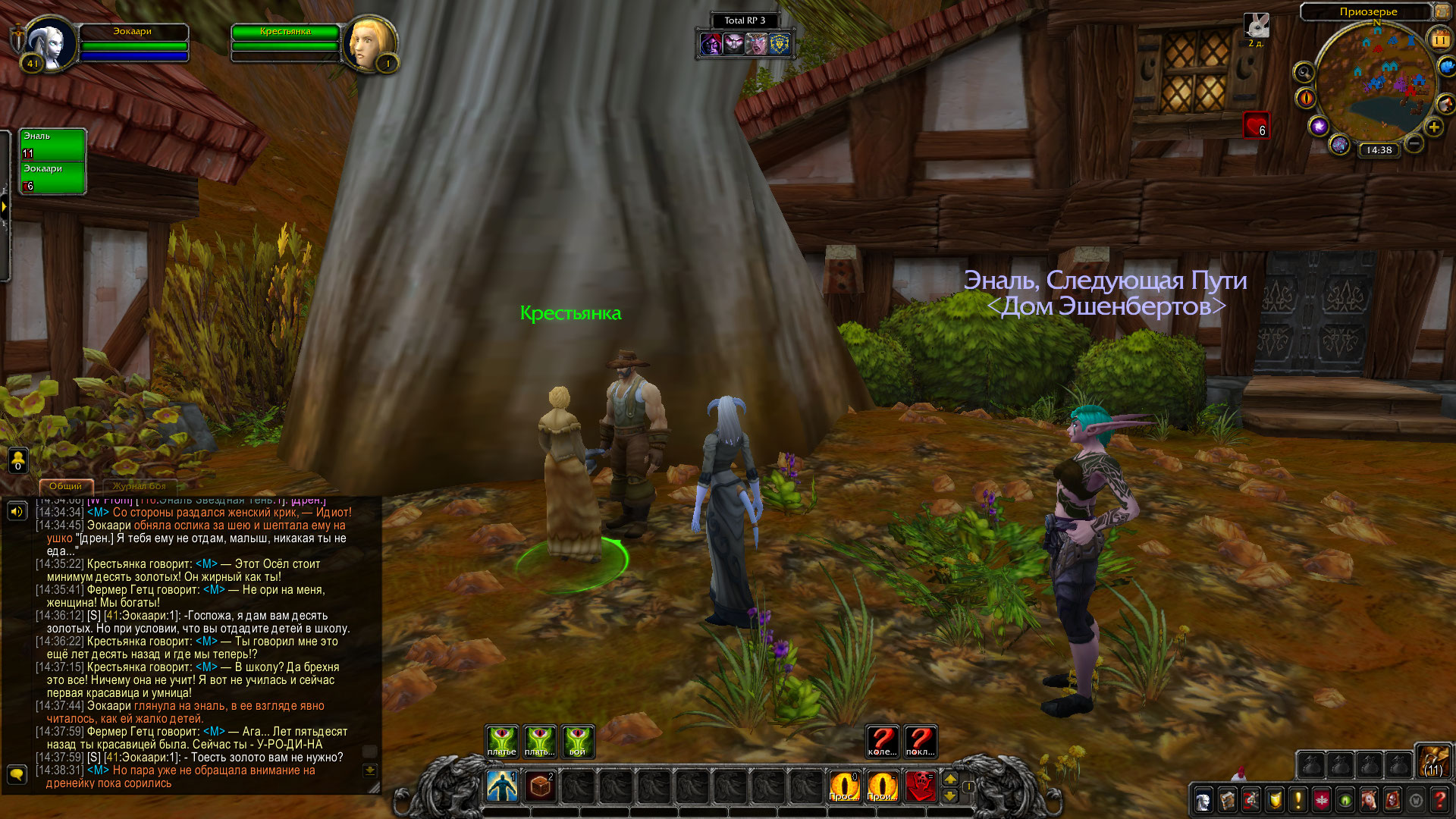Viewport: 1456px width, 819px height.
Task: Use the glowing blue figure ability in slot 1
Action: [502, 786]
